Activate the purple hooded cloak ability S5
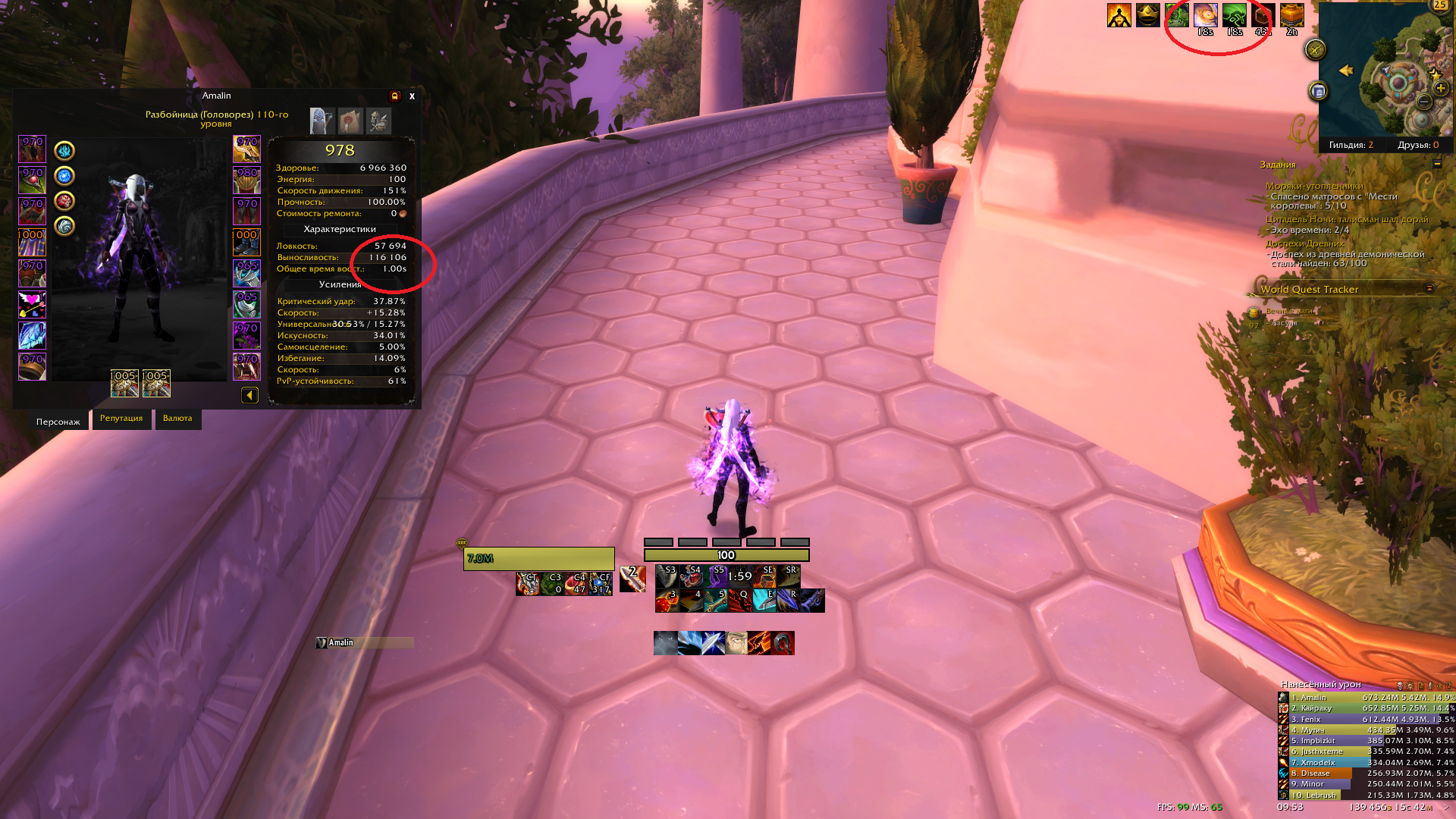Screen dimensions: 1456x819 point(715,576)
